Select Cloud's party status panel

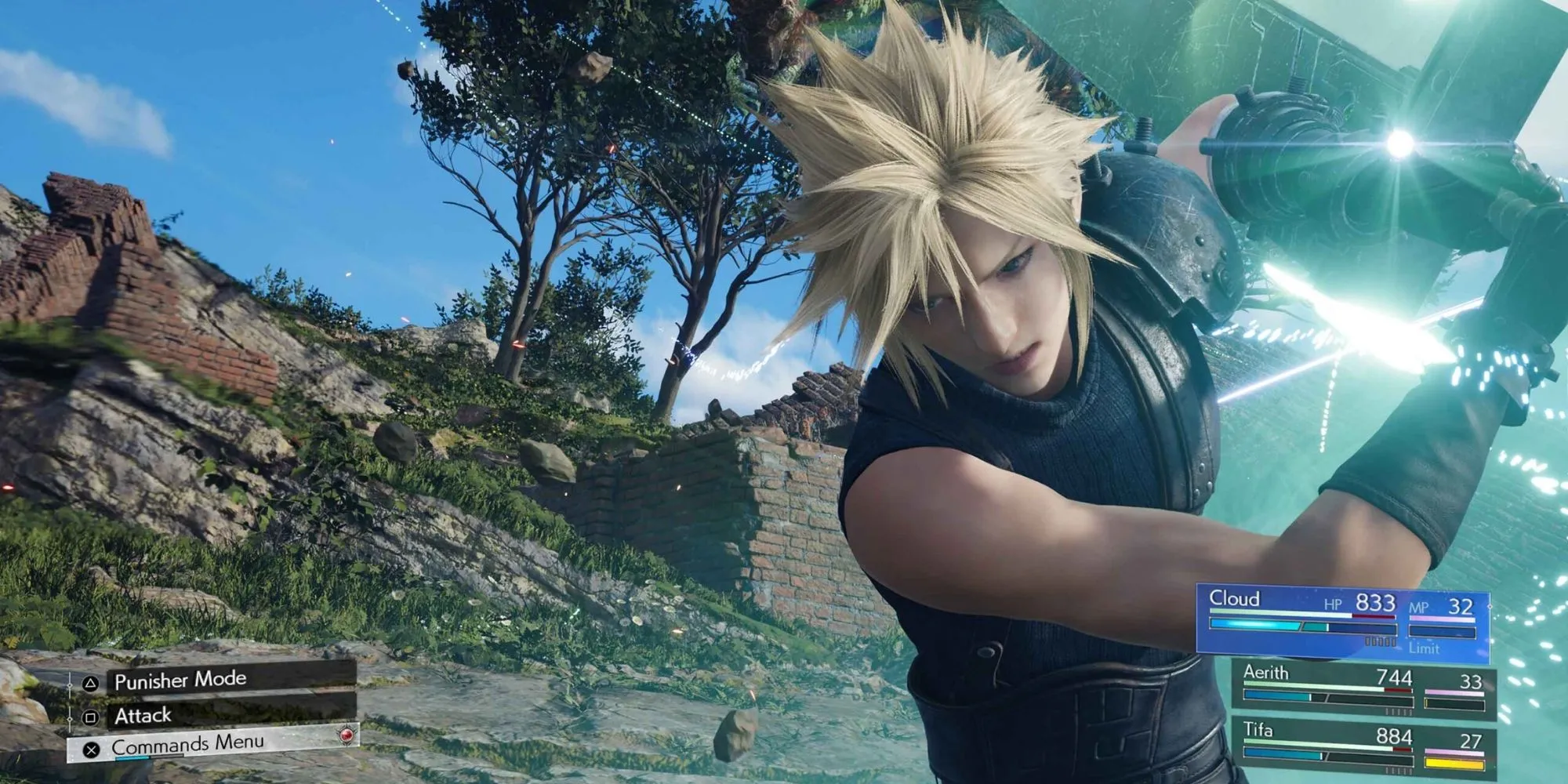click(x=1342, y=619)
